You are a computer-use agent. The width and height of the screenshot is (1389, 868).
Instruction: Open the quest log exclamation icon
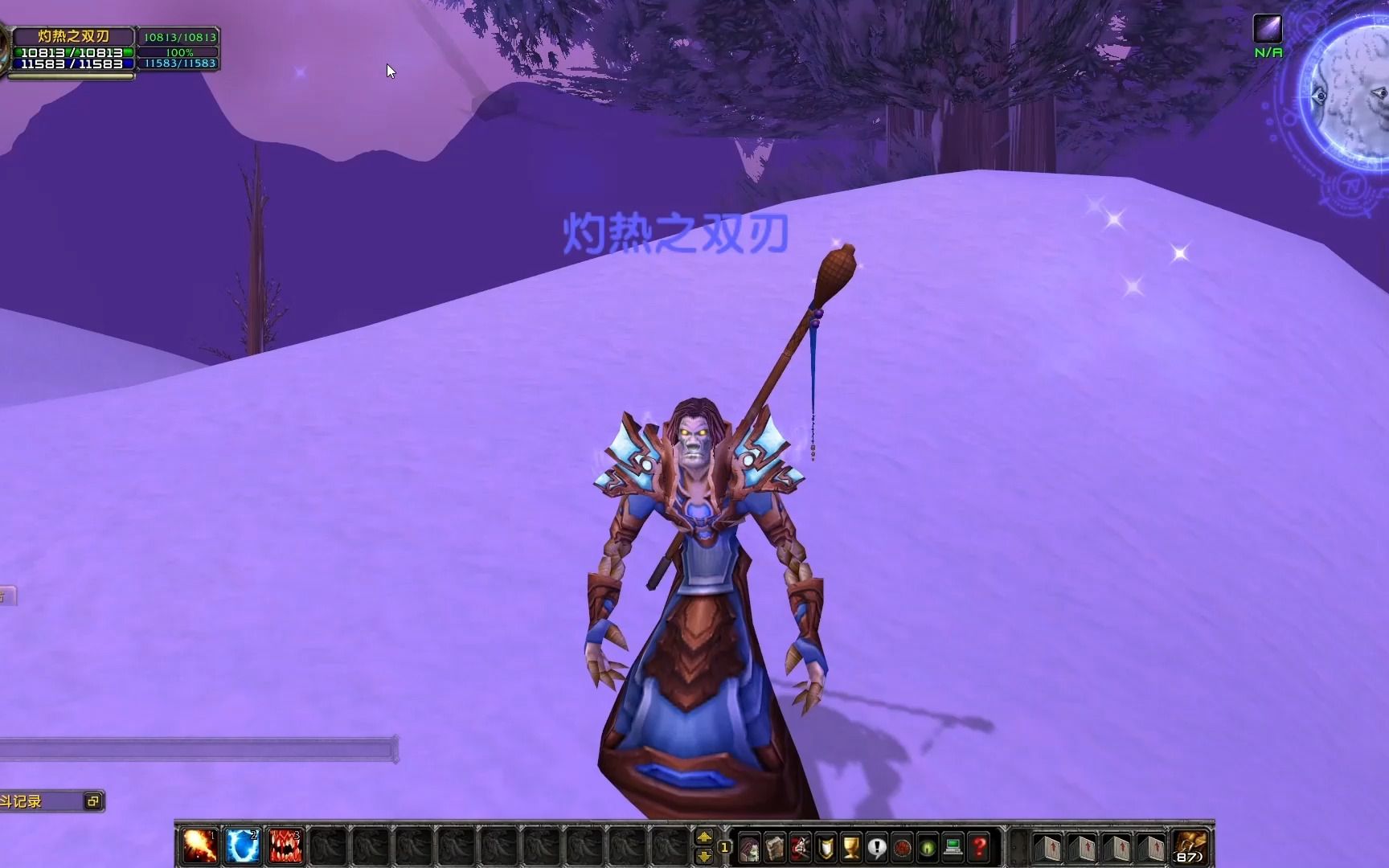[877, 847]
